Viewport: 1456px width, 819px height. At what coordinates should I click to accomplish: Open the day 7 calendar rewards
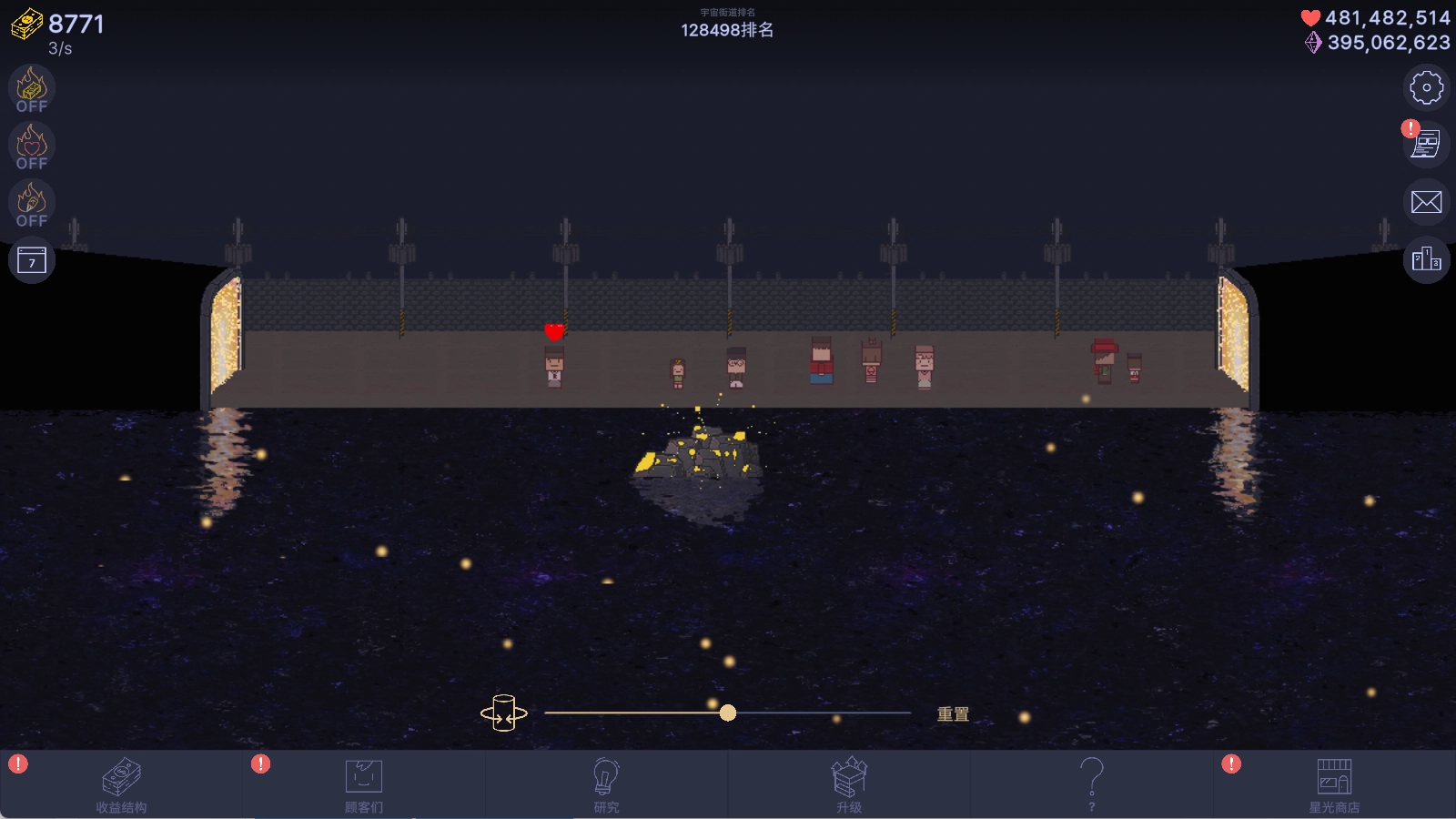click(31, 260)
